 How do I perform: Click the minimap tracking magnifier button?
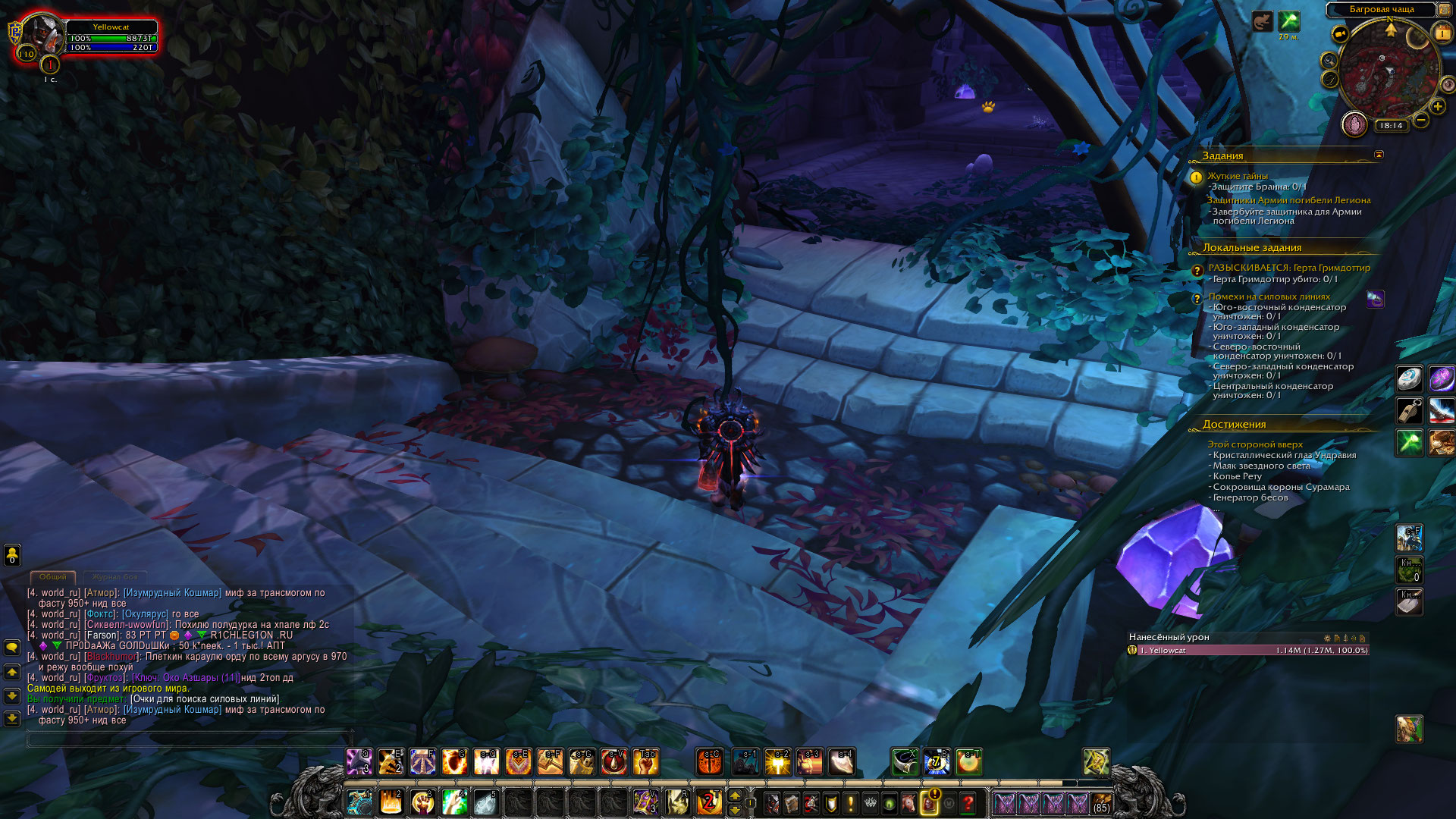point(1328,60)
